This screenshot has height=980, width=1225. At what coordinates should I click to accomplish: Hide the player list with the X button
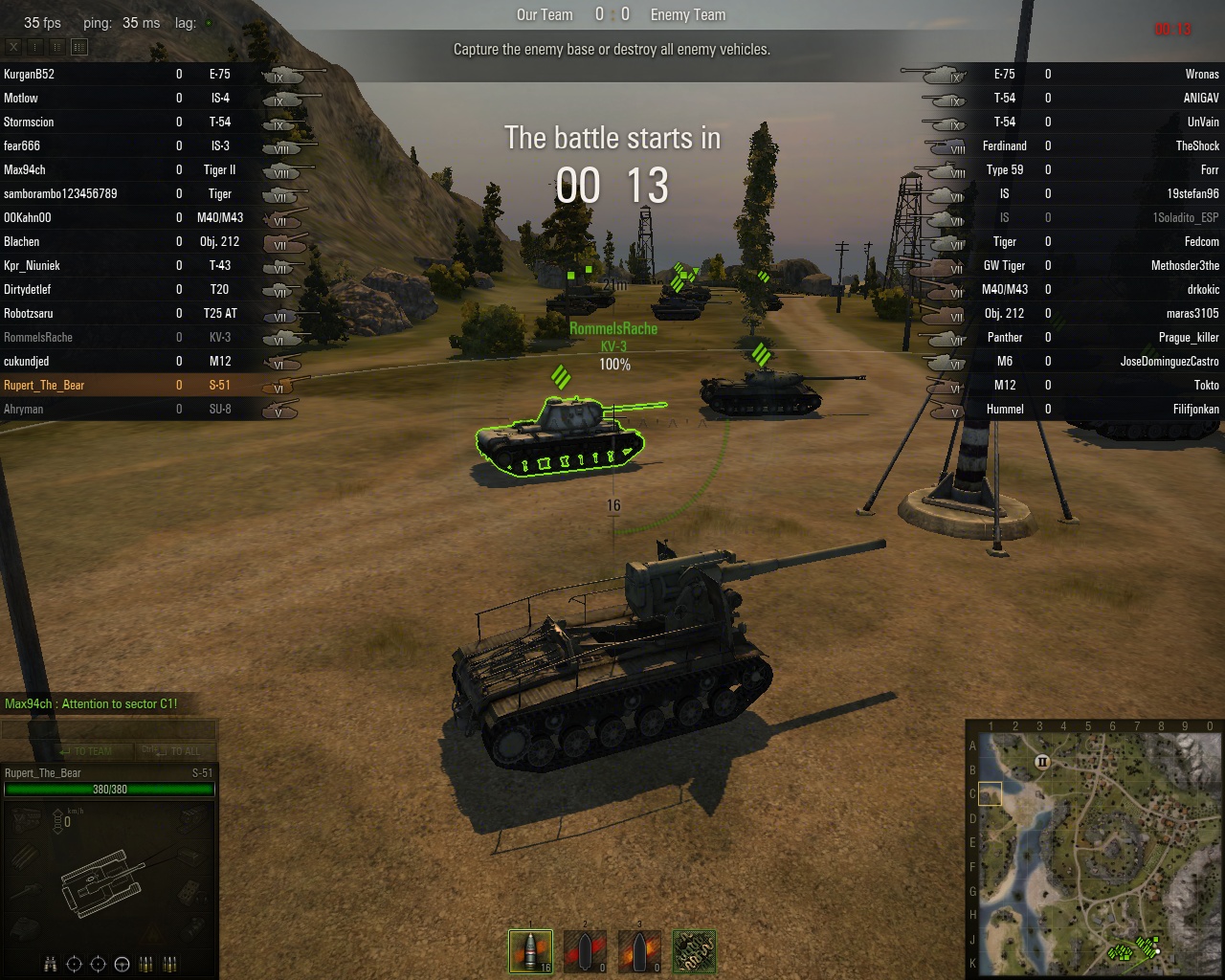coord(13,47)
